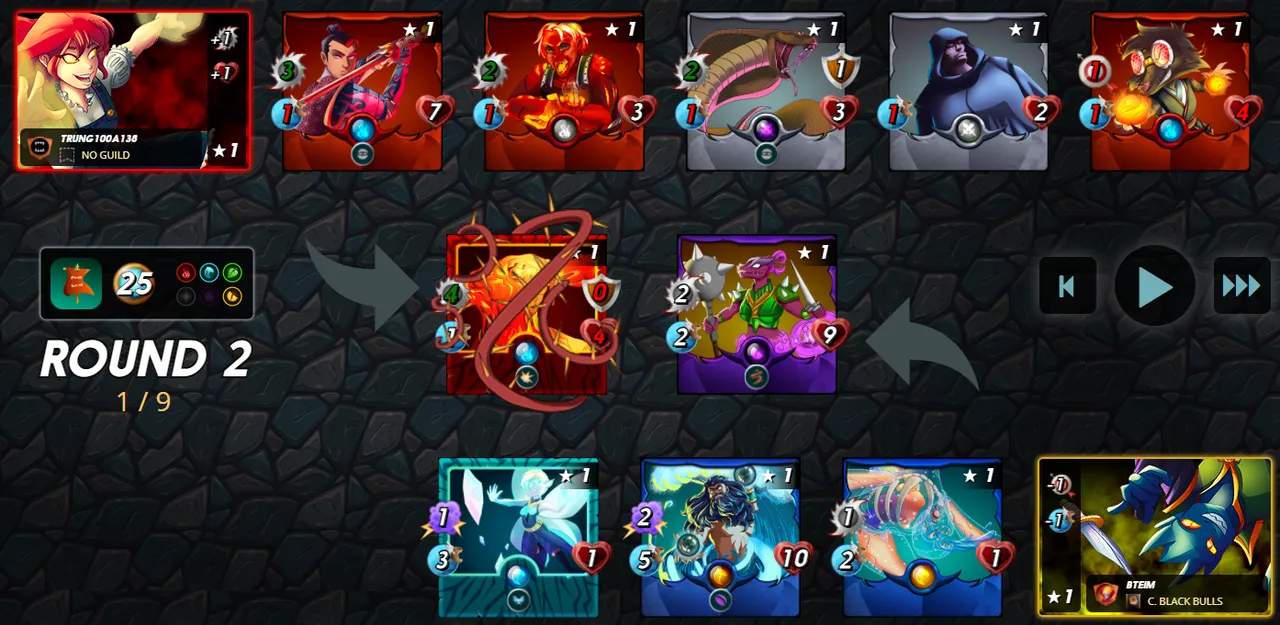Play the battle replay
This screenshot has width=1280, height=625.
click(x=1155, y=286)
